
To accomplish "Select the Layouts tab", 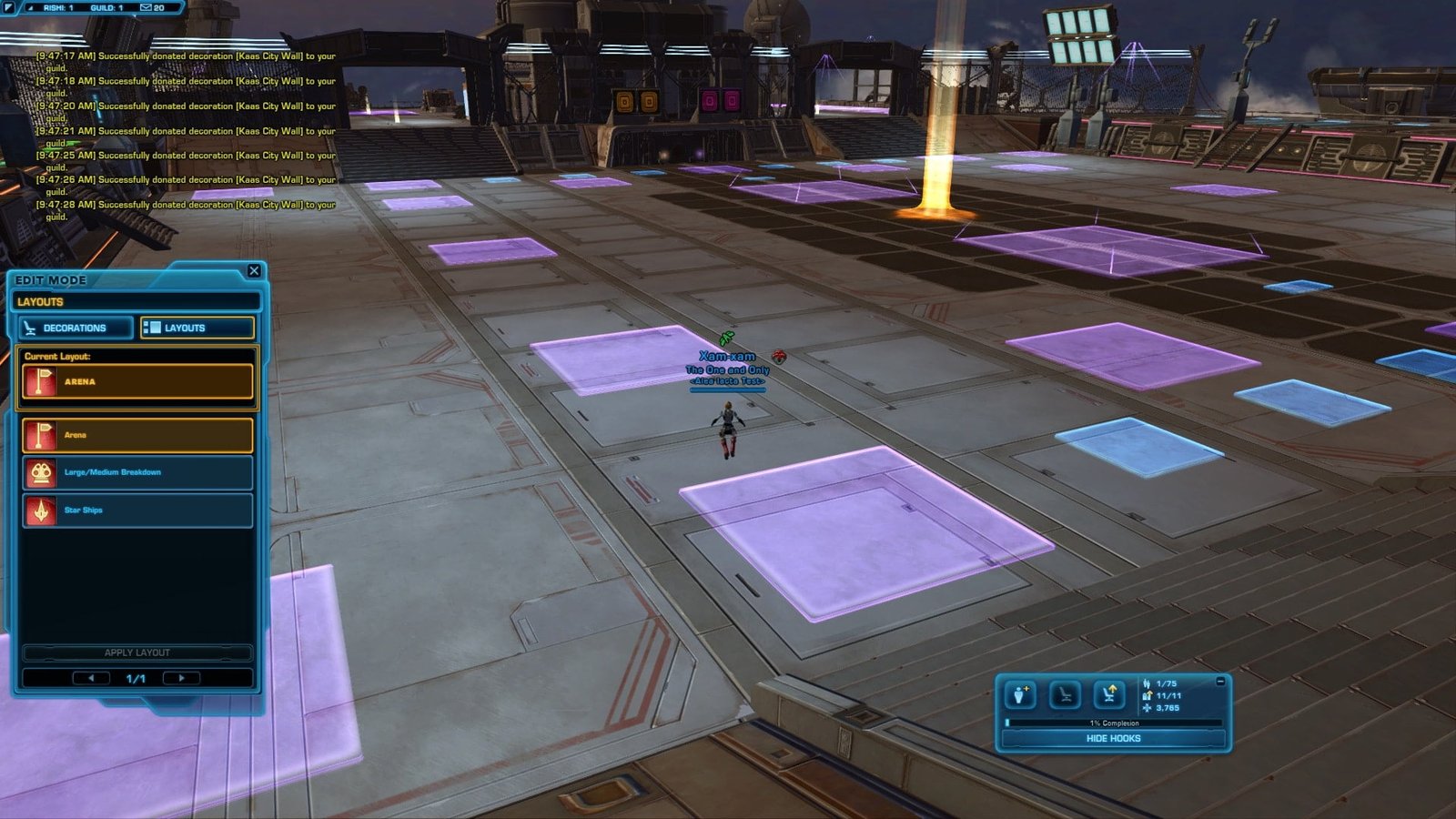I will (197, 328).
